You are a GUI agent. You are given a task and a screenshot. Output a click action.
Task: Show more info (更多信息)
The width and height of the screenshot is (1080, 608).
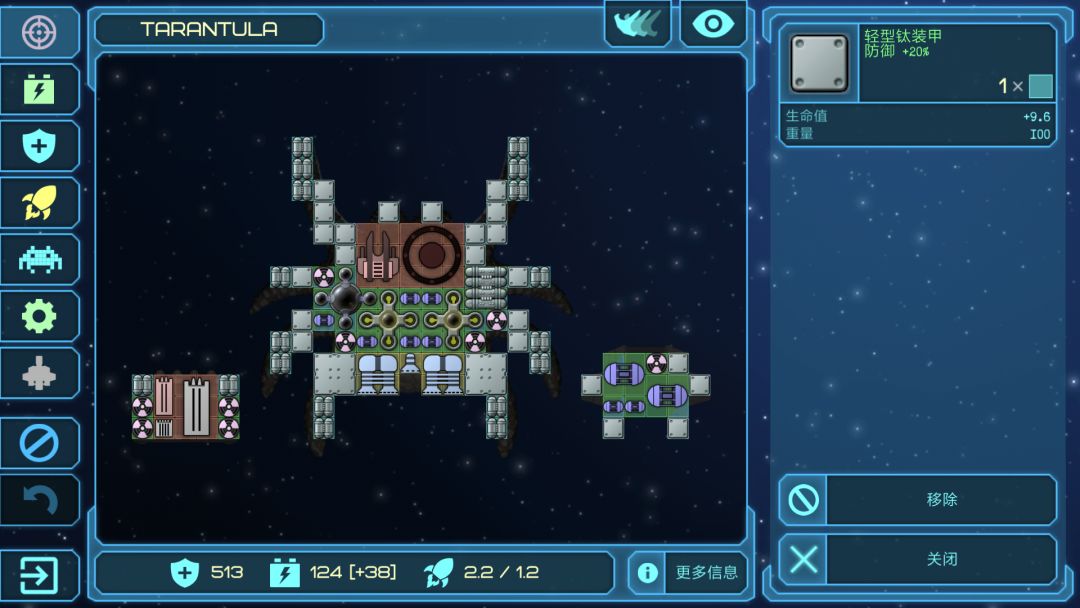pos(688,573)
